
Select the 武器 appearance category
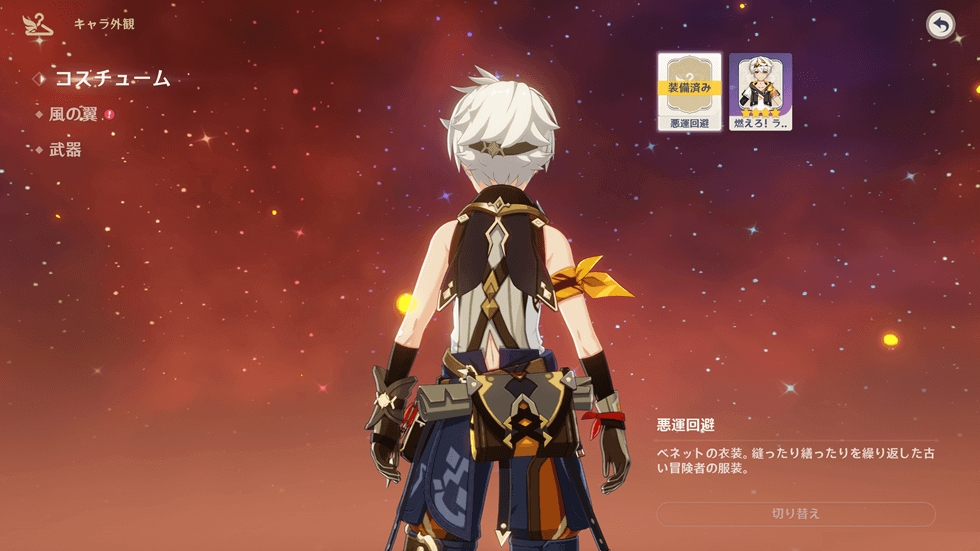click(x=65, y=150)
